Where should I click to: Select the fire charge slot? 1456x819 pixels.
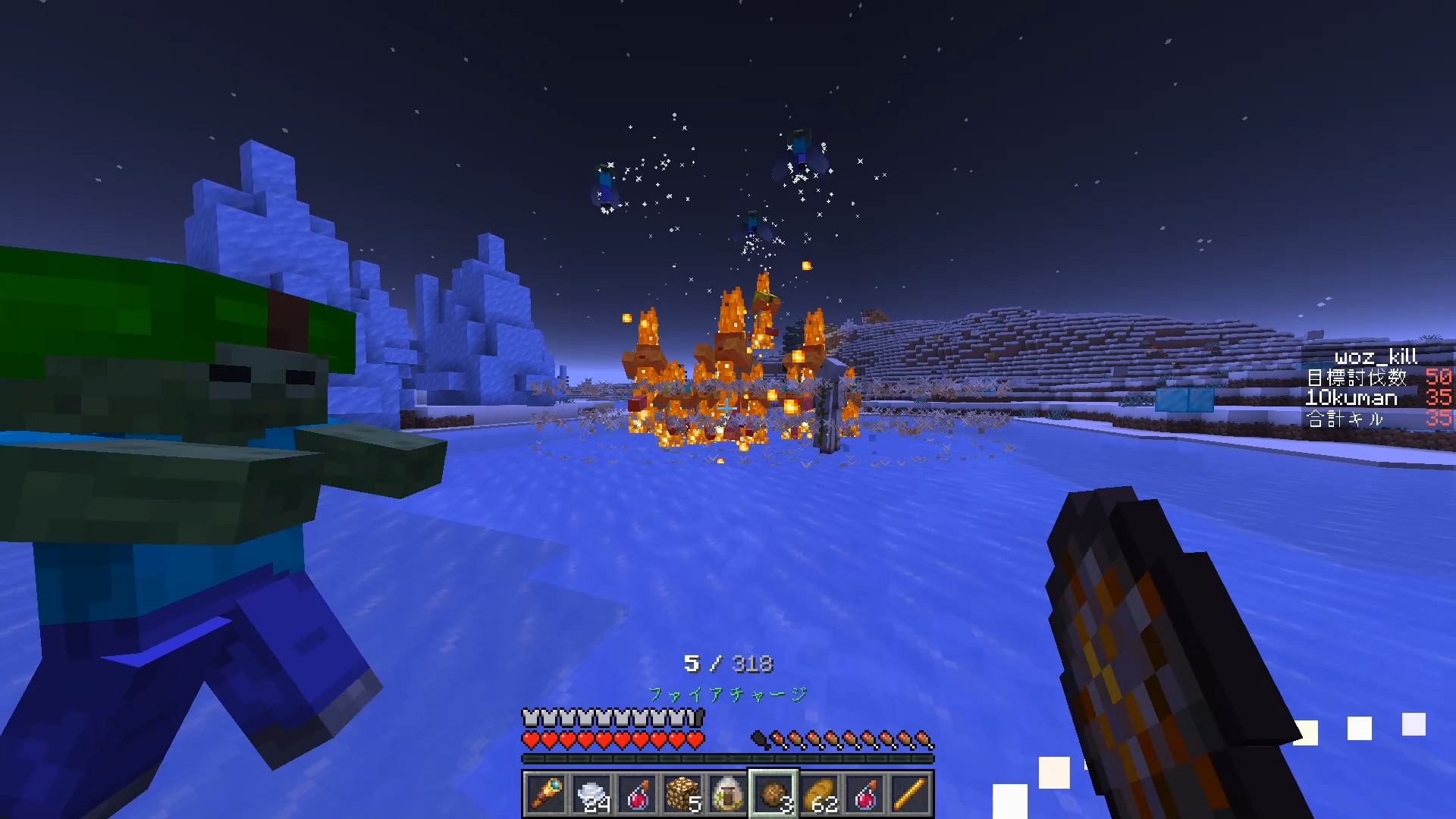tap(773, 794)
